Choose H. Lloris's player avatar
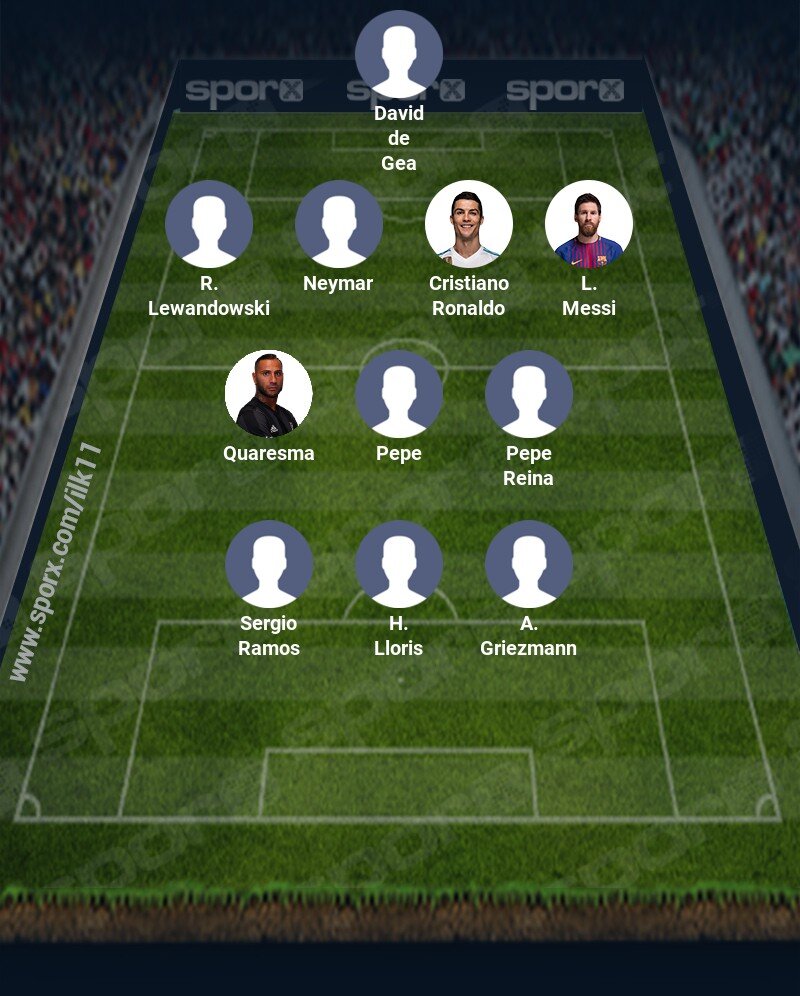 pyautogui.click(x=399, y=564)
